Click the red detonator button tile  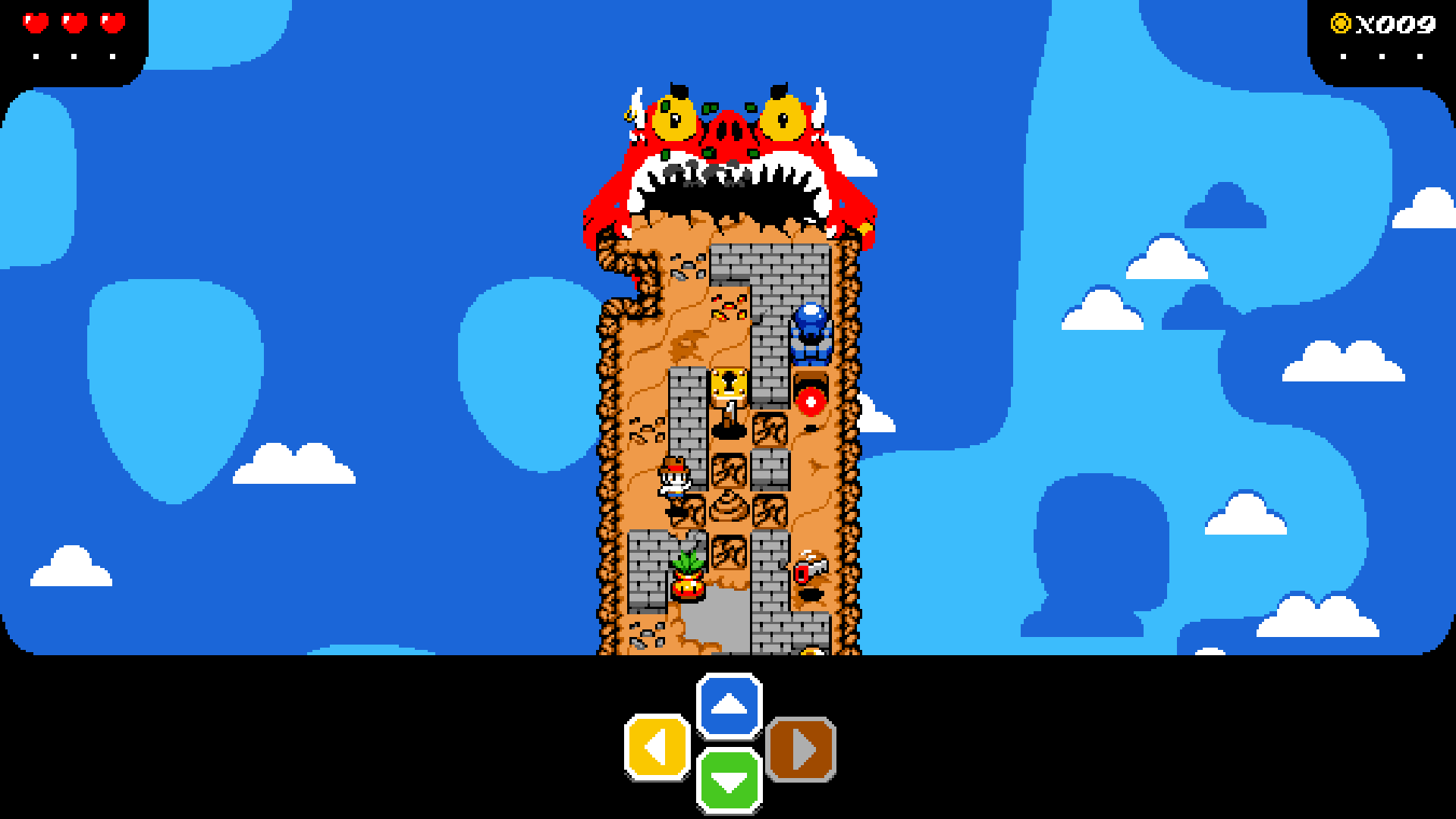pyautogui.click(x=812, y=400)
